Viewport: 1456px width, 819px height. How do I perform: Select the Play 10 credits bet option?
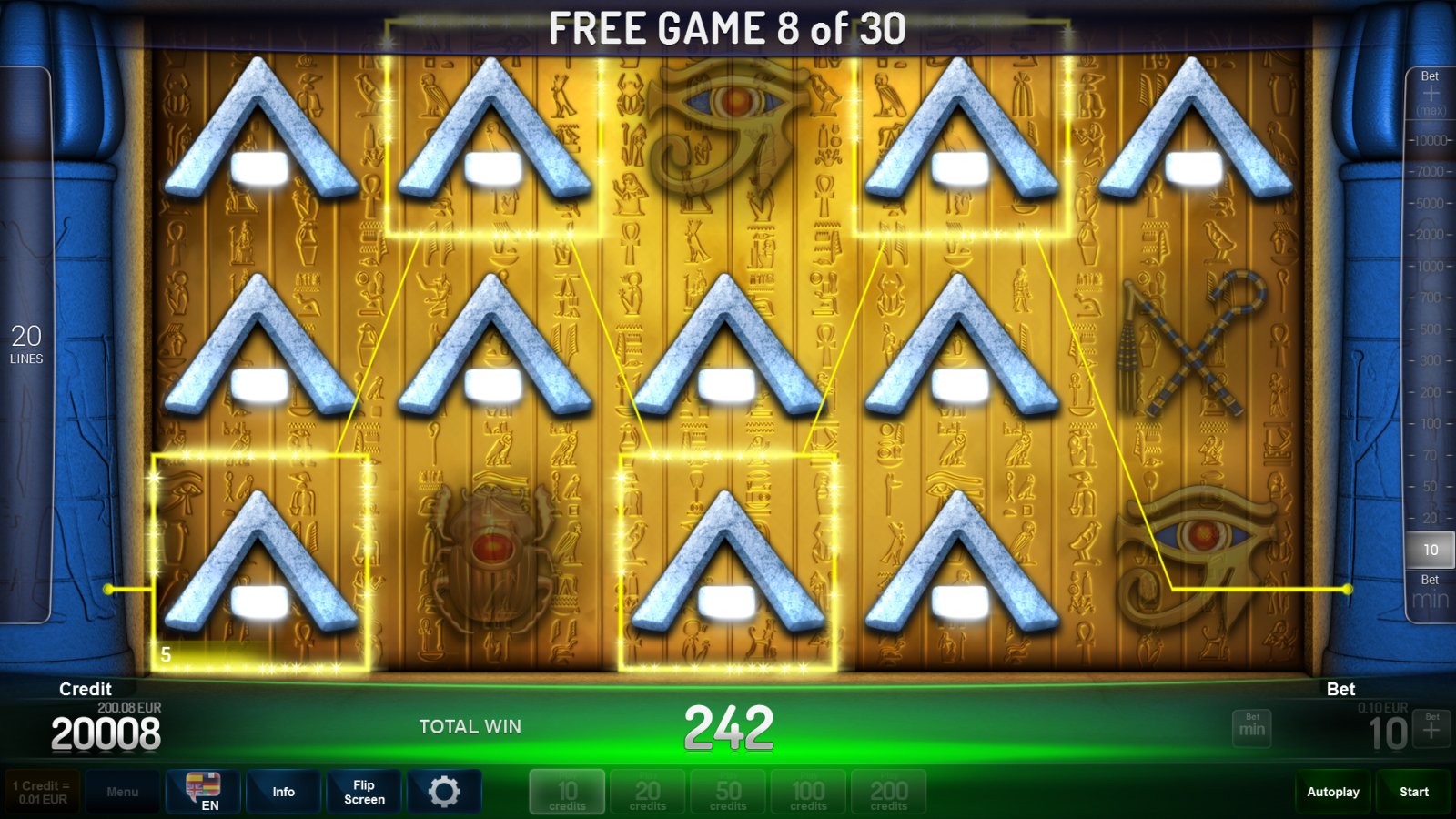pos(567,791)
